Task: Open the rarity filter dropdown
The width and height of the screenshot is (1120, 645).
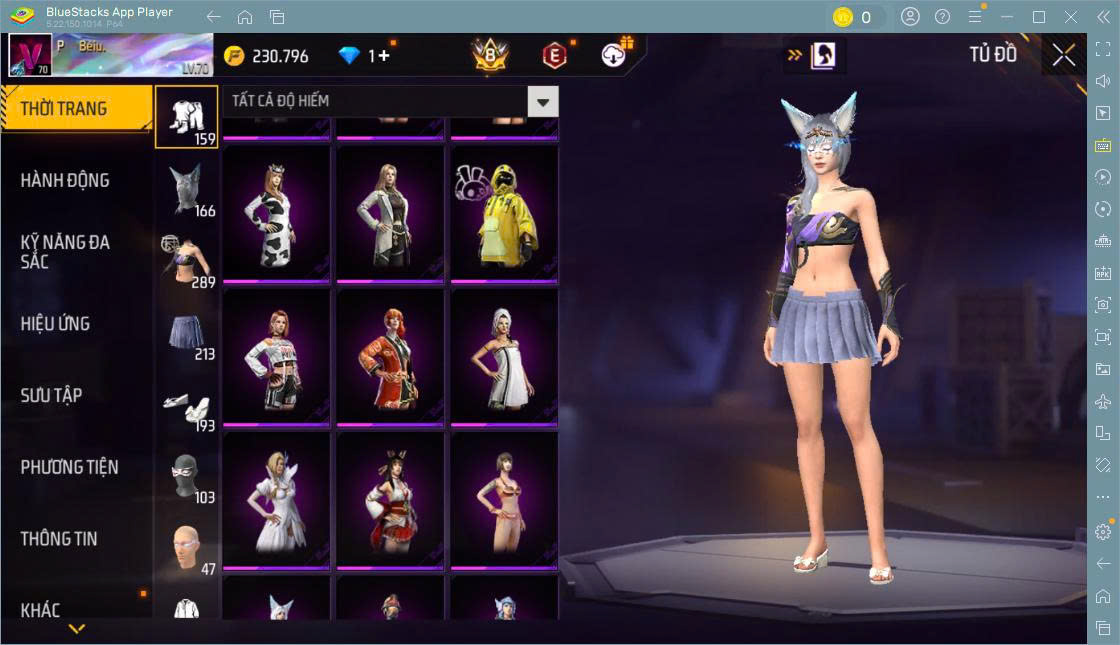Action: (x=543, y=101)
